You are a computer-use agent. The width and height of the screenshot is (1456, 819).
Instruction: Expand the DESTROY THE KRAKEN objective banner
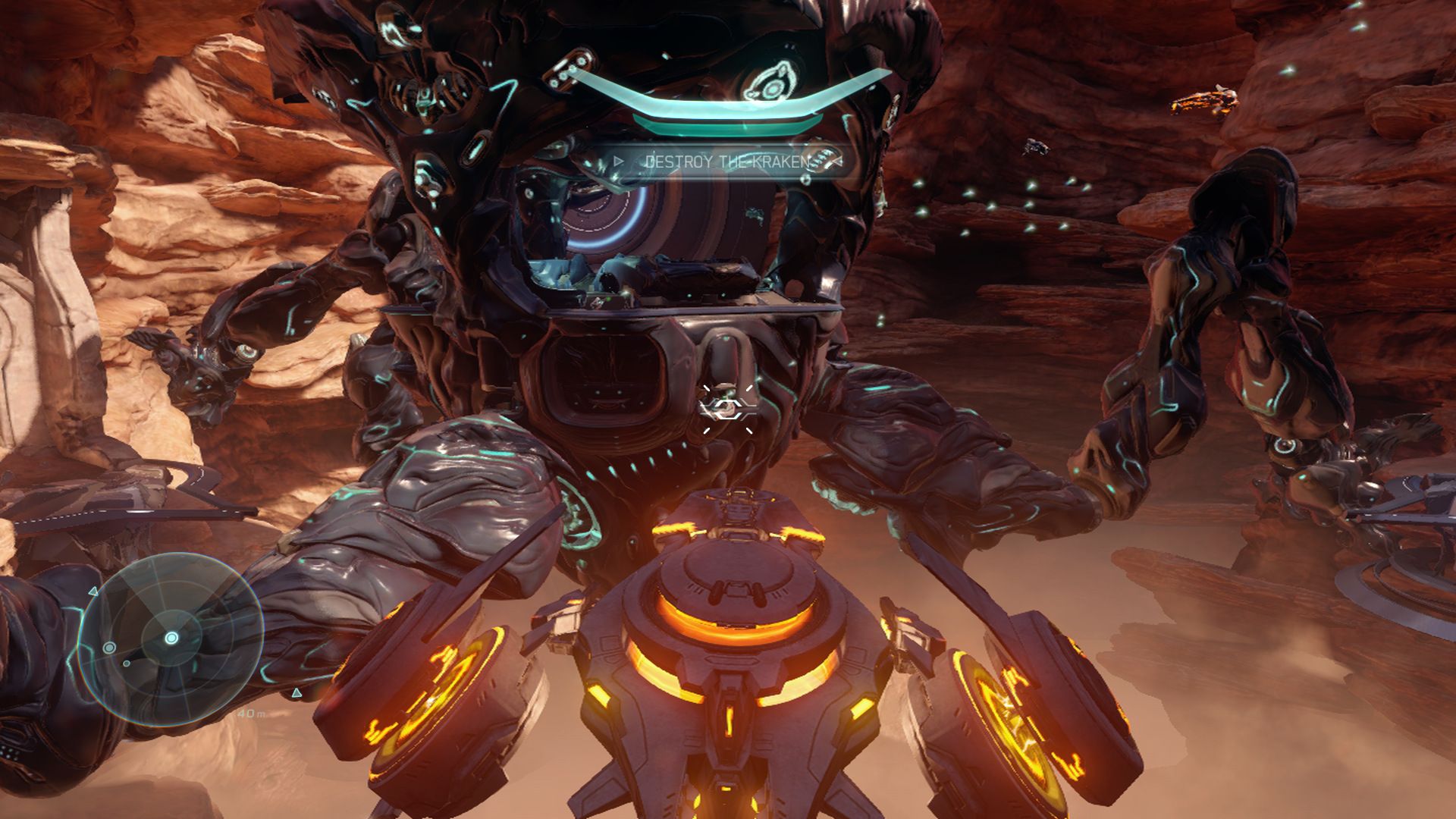point(726,161)
